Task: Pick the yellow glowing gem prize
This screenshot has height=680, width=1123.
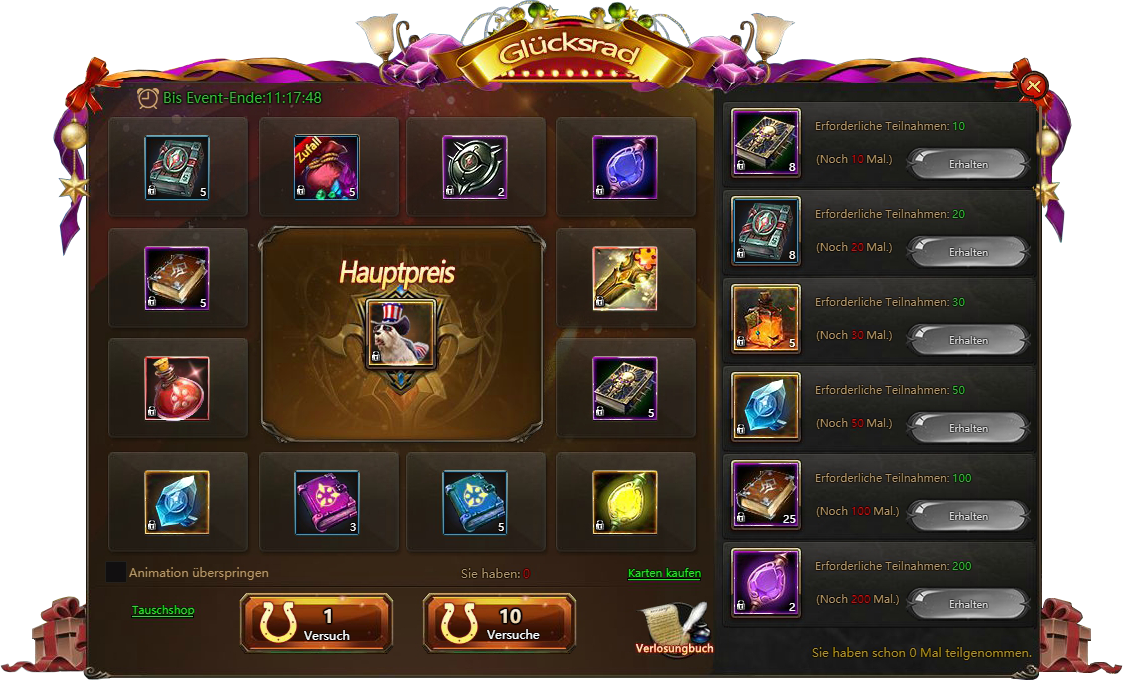Action: tap(625, 502)
